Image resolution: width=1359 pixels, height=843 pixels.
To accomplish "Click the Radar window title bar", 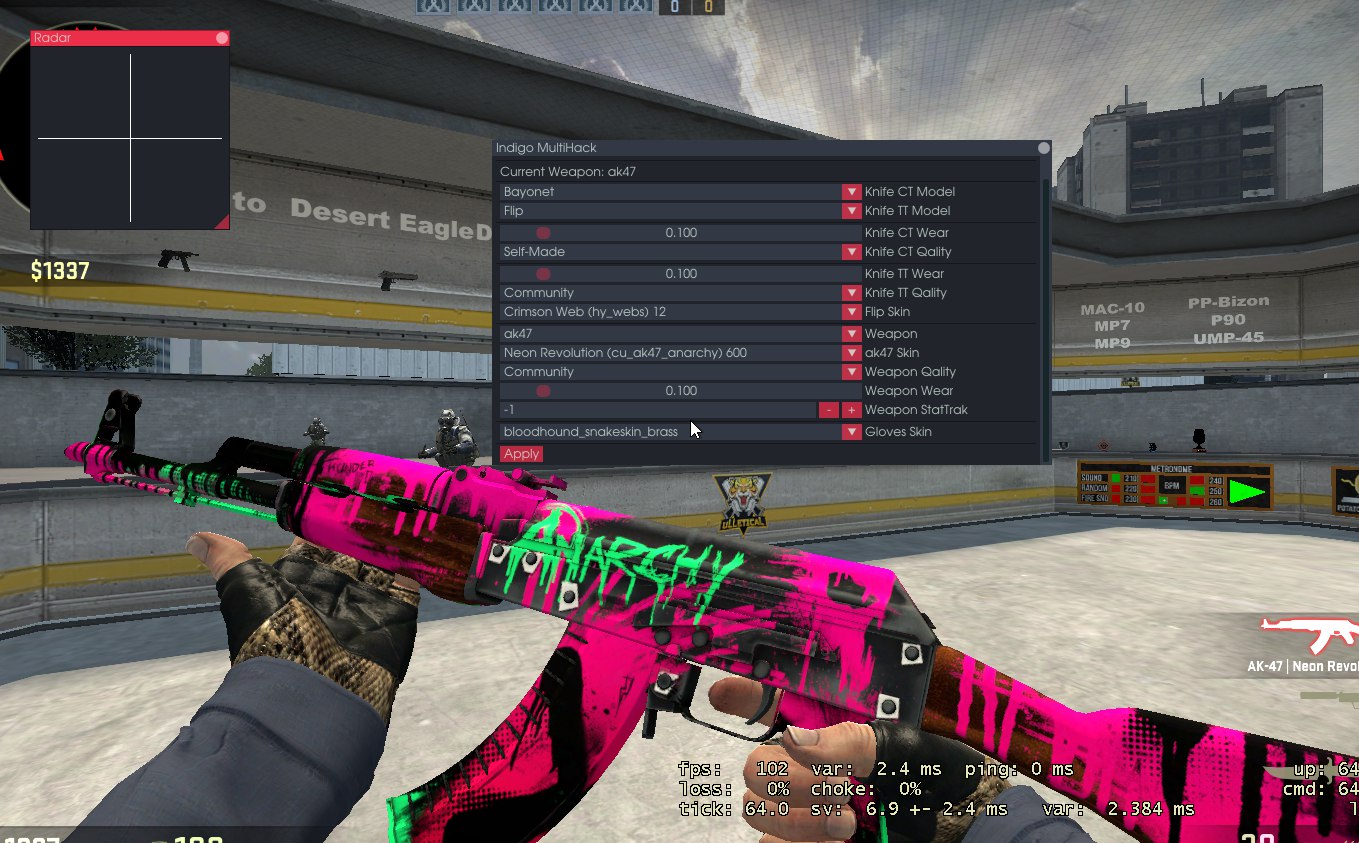I will tap(120, 38).
